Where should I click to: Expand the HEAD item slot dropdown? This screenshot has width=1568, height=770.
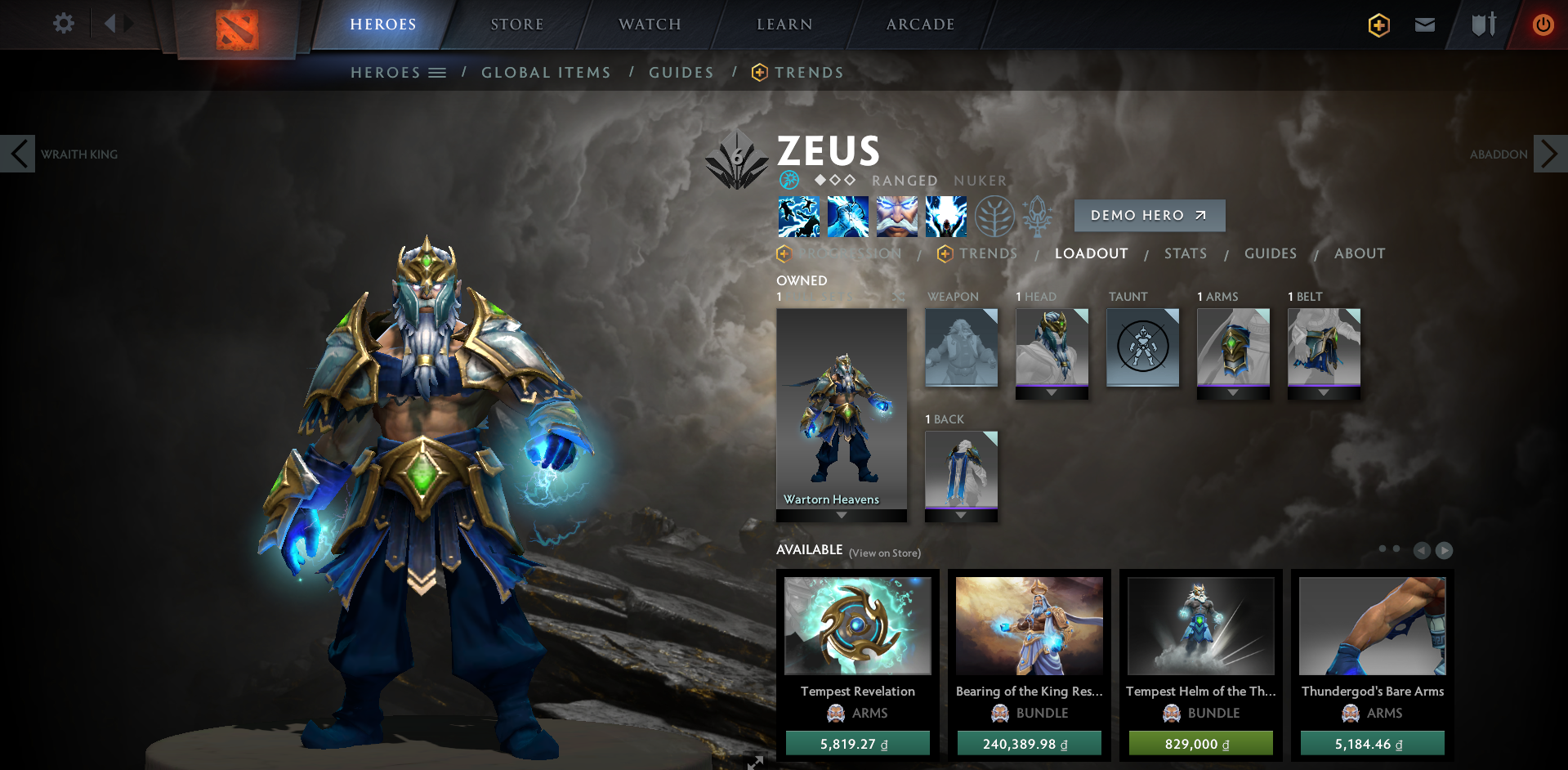click(1052, 392)
